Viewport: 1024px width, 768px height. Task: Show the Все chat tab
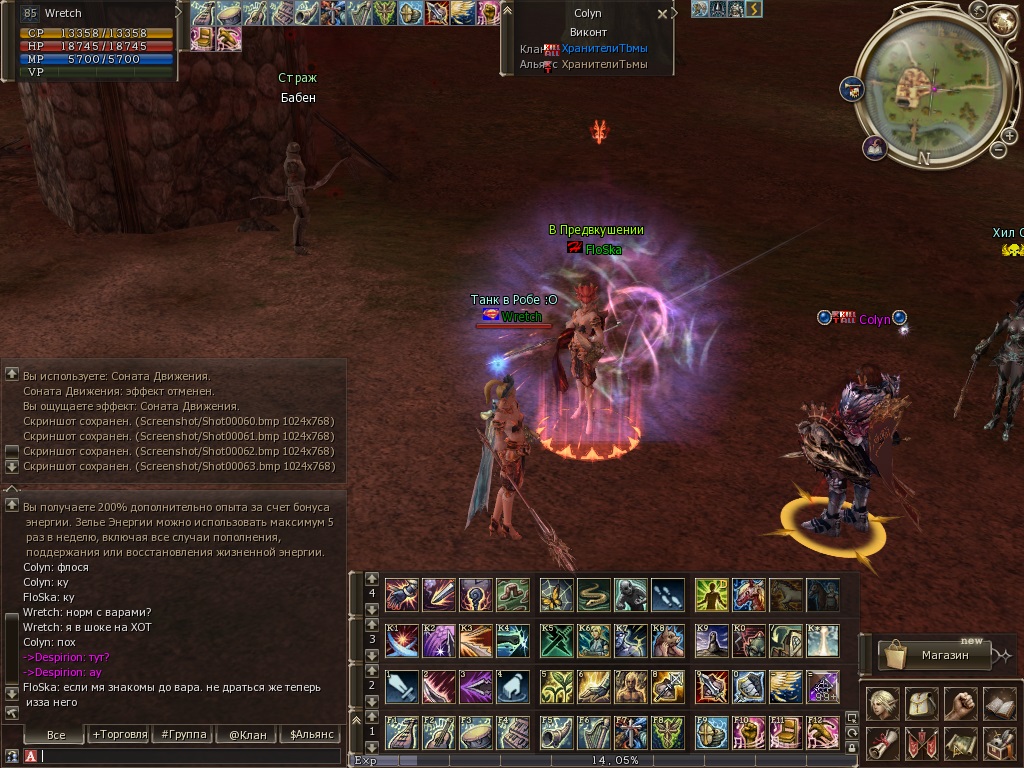(56, 735)
